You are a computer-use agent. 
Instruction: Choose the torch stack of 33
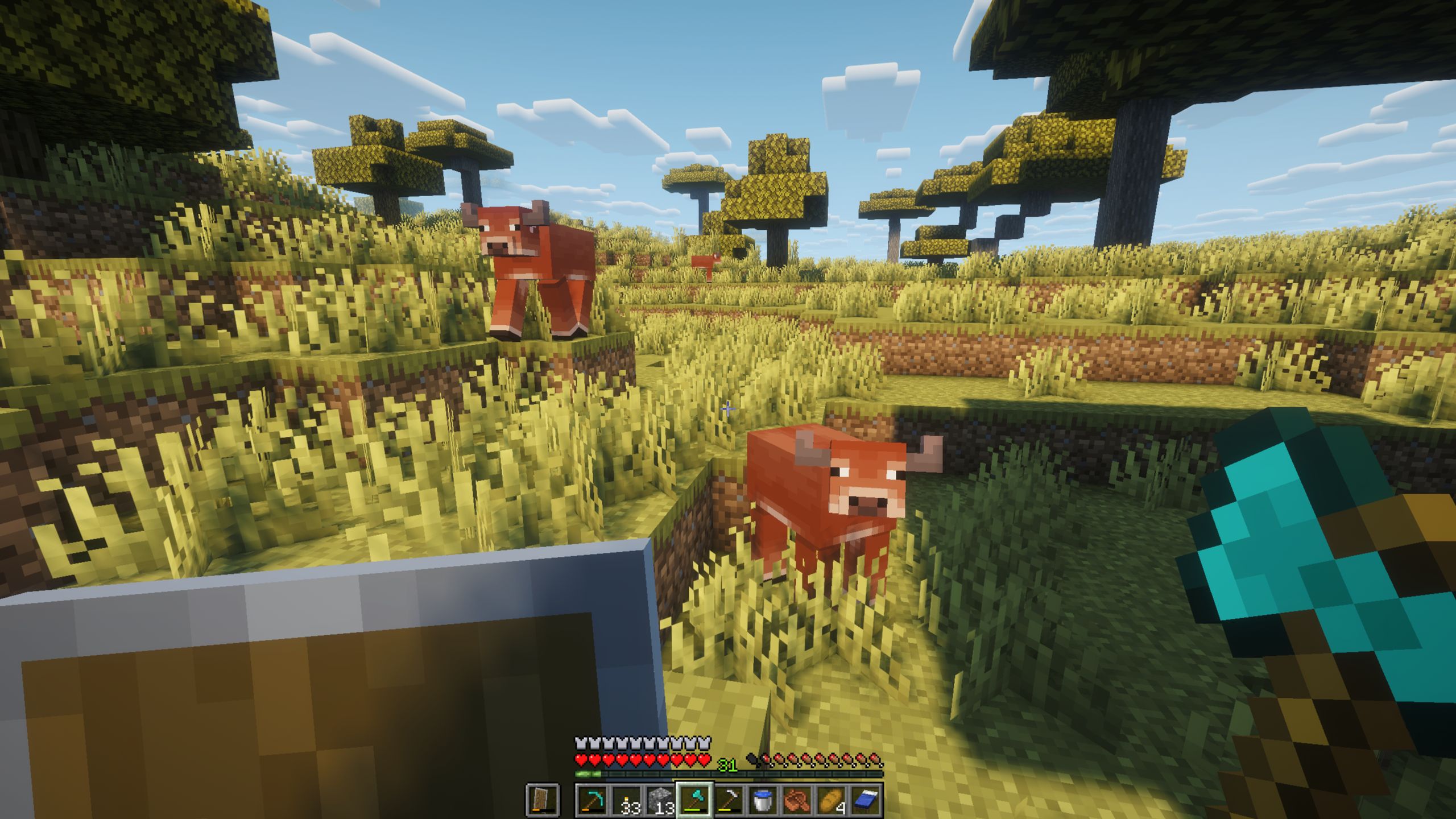[626, 800]
